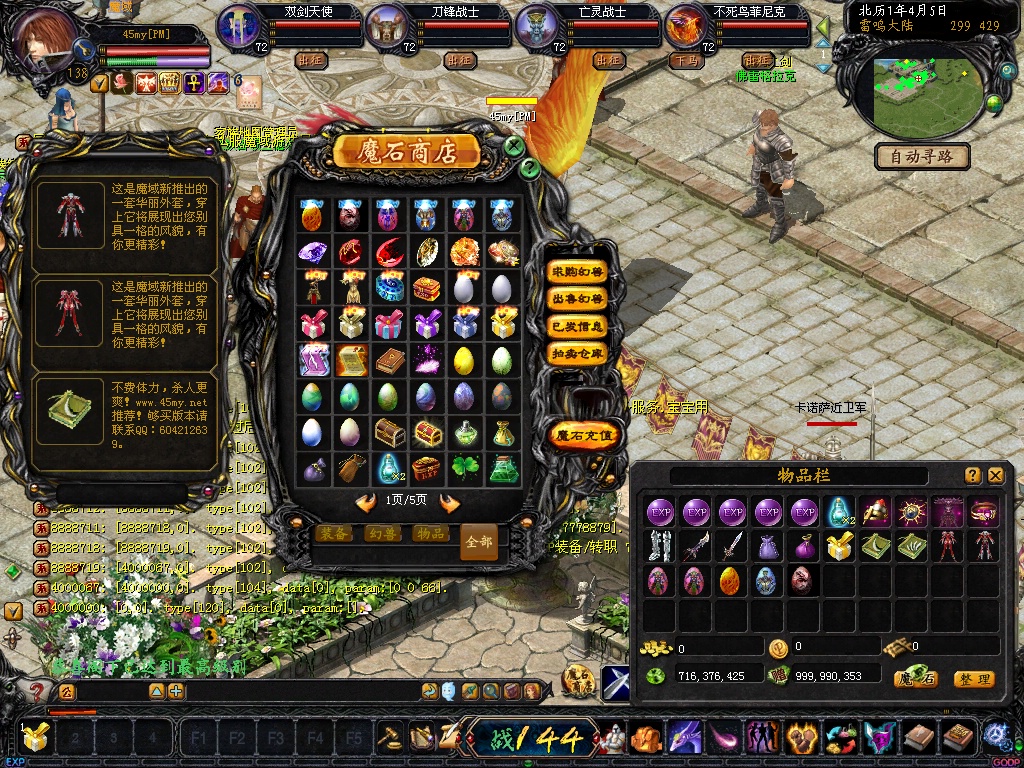Close the 魔石商店 shop window
The image size is (1024, 768).
point(514,146)
